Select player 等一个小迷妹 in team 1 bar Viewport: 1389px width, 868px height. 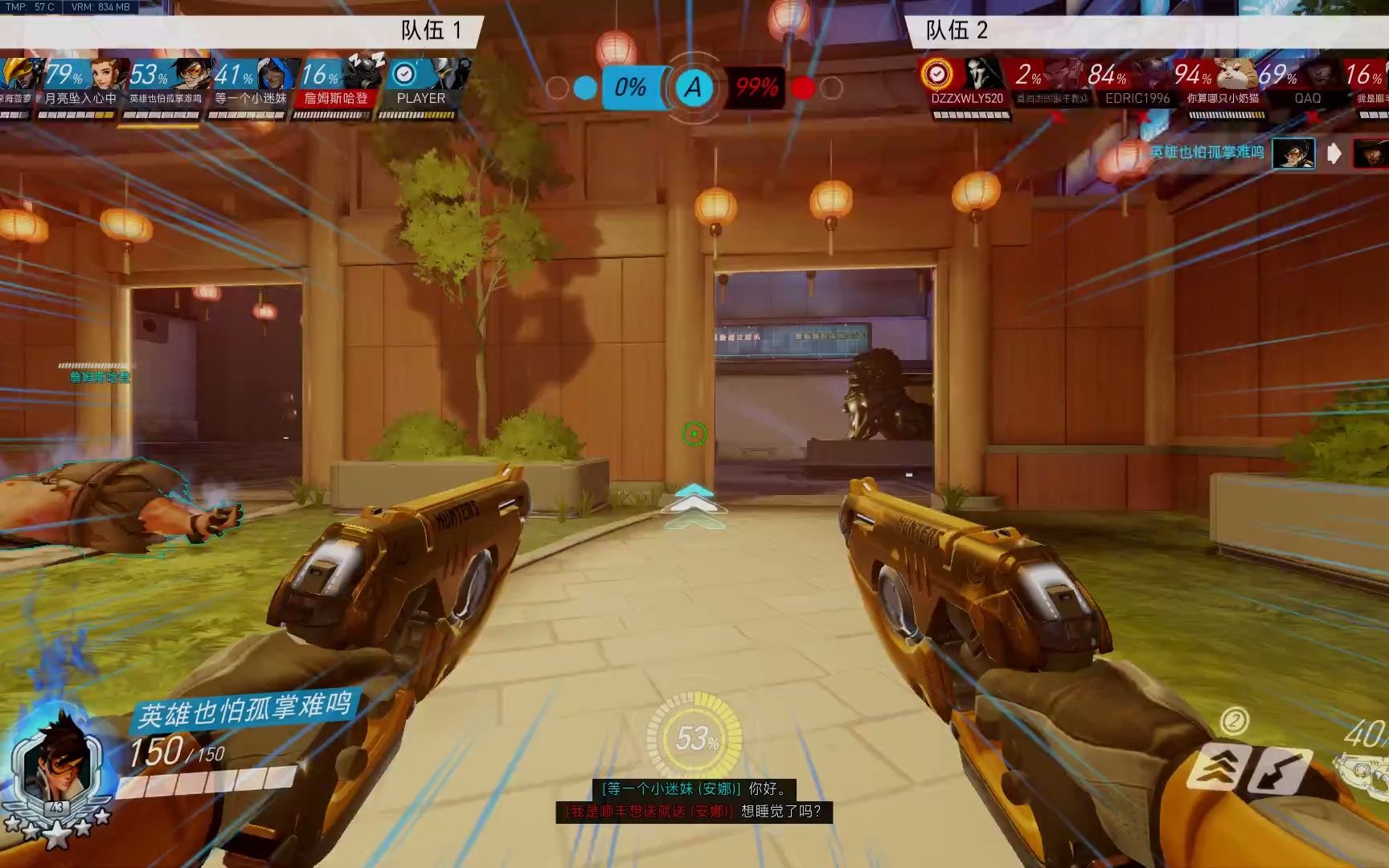(x=251, y=98)
